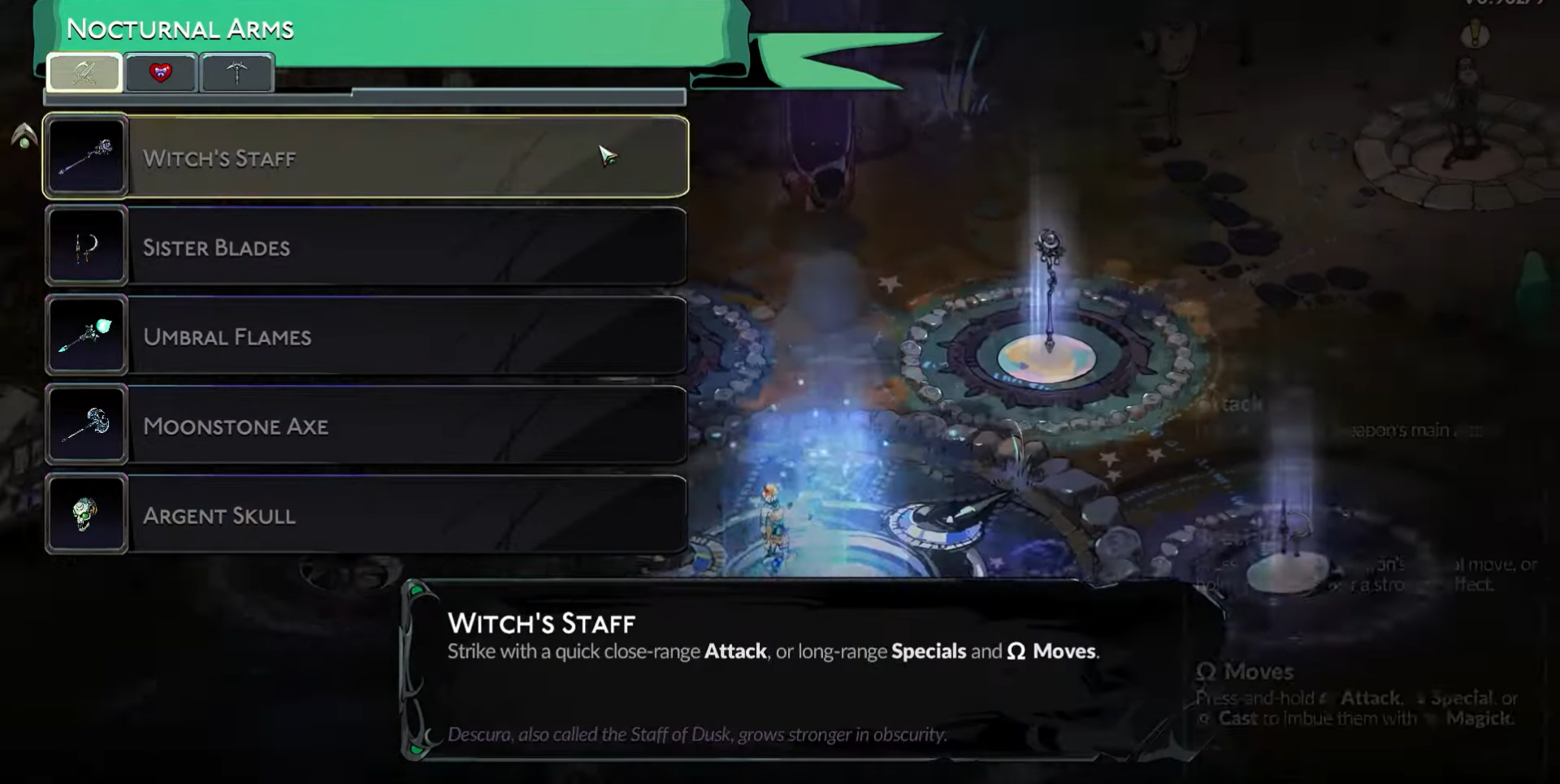The image size is (1560, 784).
Task: Open the red heart tab
Action: pyautogui.click(x=161, y=73)
